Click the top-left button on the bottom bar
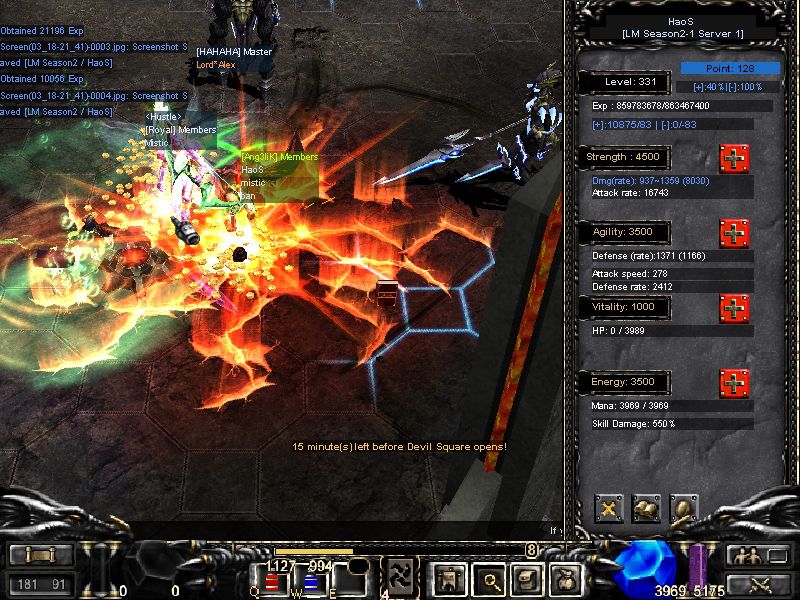The width and height of the screenshot is (800, 600). click(x=41, y=555)
